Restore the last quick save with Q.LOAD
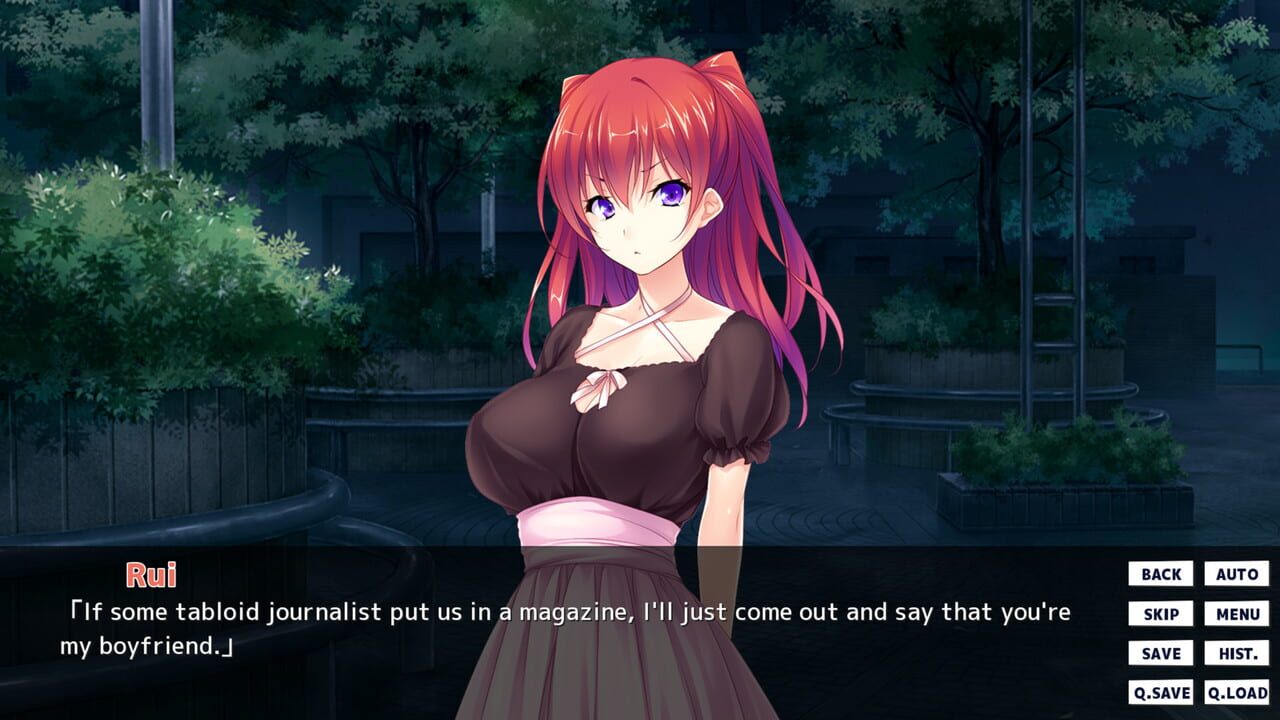 tap(1238, 691)
